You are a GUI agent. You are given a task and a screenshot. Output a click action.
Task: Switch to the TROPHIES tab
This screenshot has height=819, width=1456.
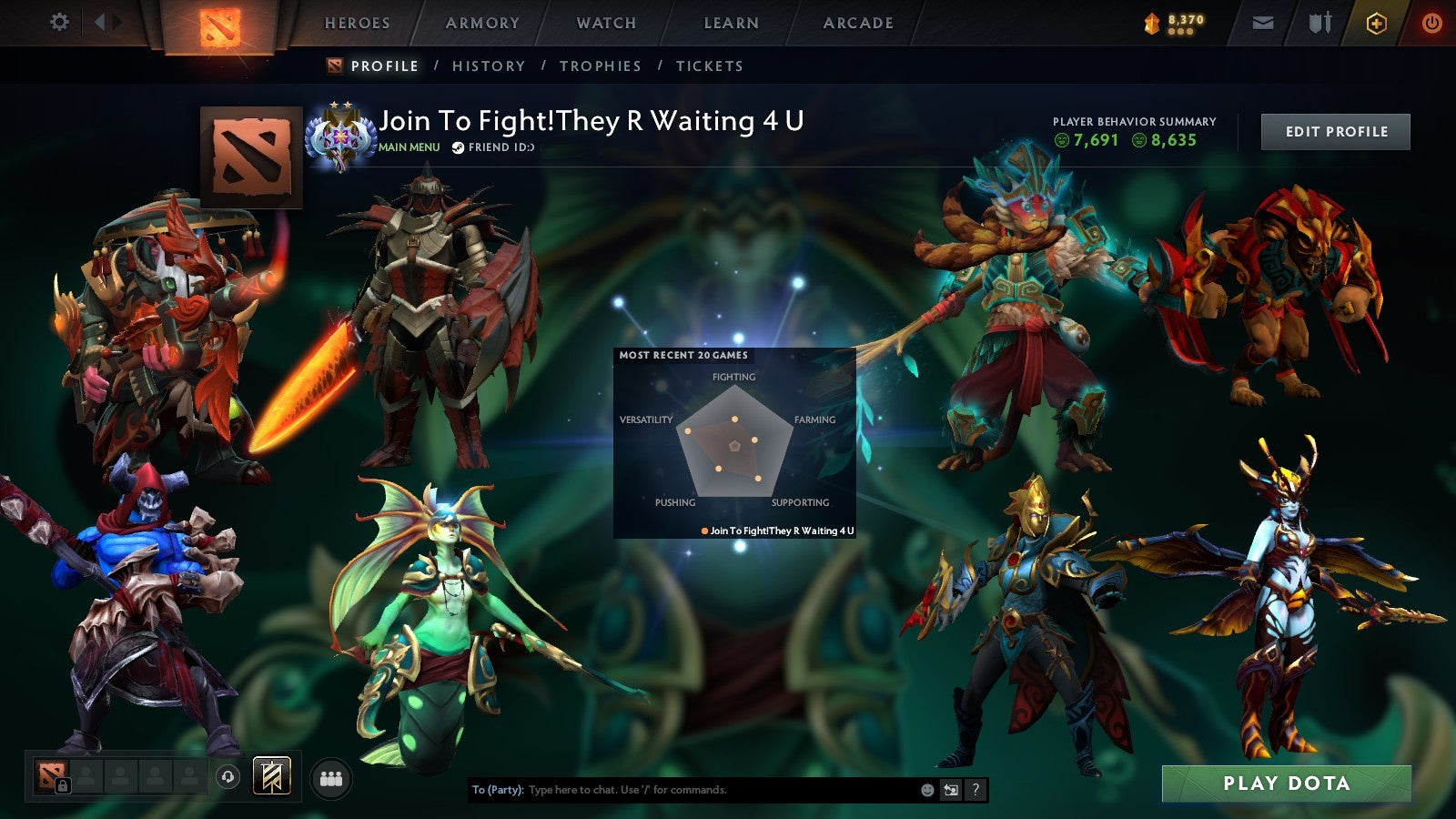(601, 66)
